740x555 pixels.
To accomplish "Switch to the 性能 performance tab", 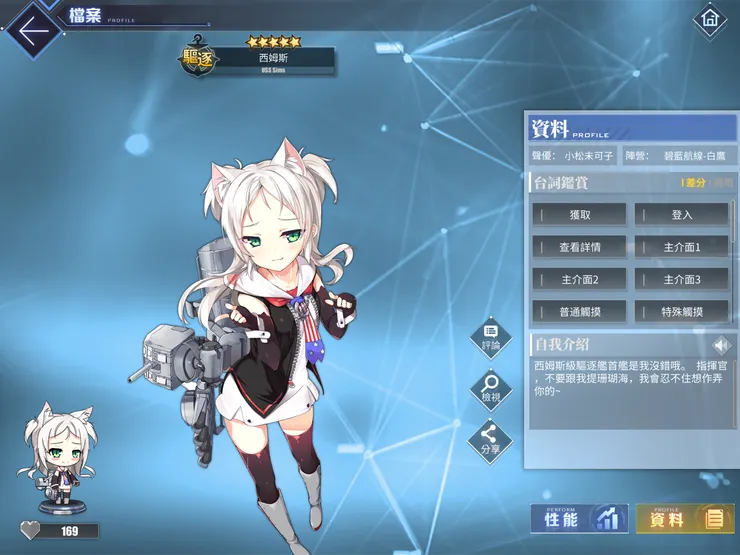I will click(x=579, y=518).
